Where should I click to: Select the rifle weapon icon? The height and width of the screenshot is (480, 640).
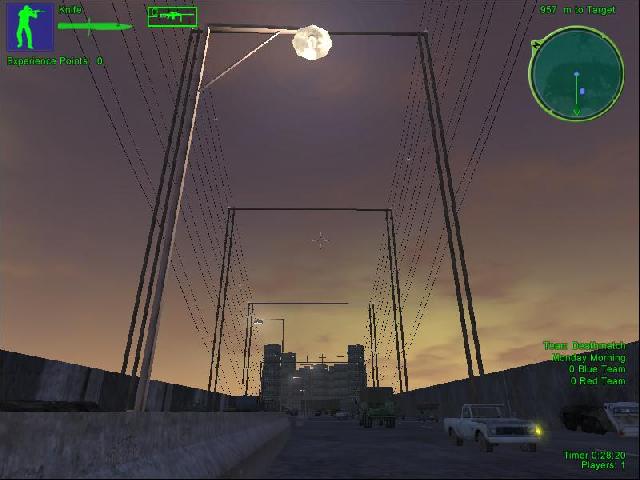(x=172, y=16)
